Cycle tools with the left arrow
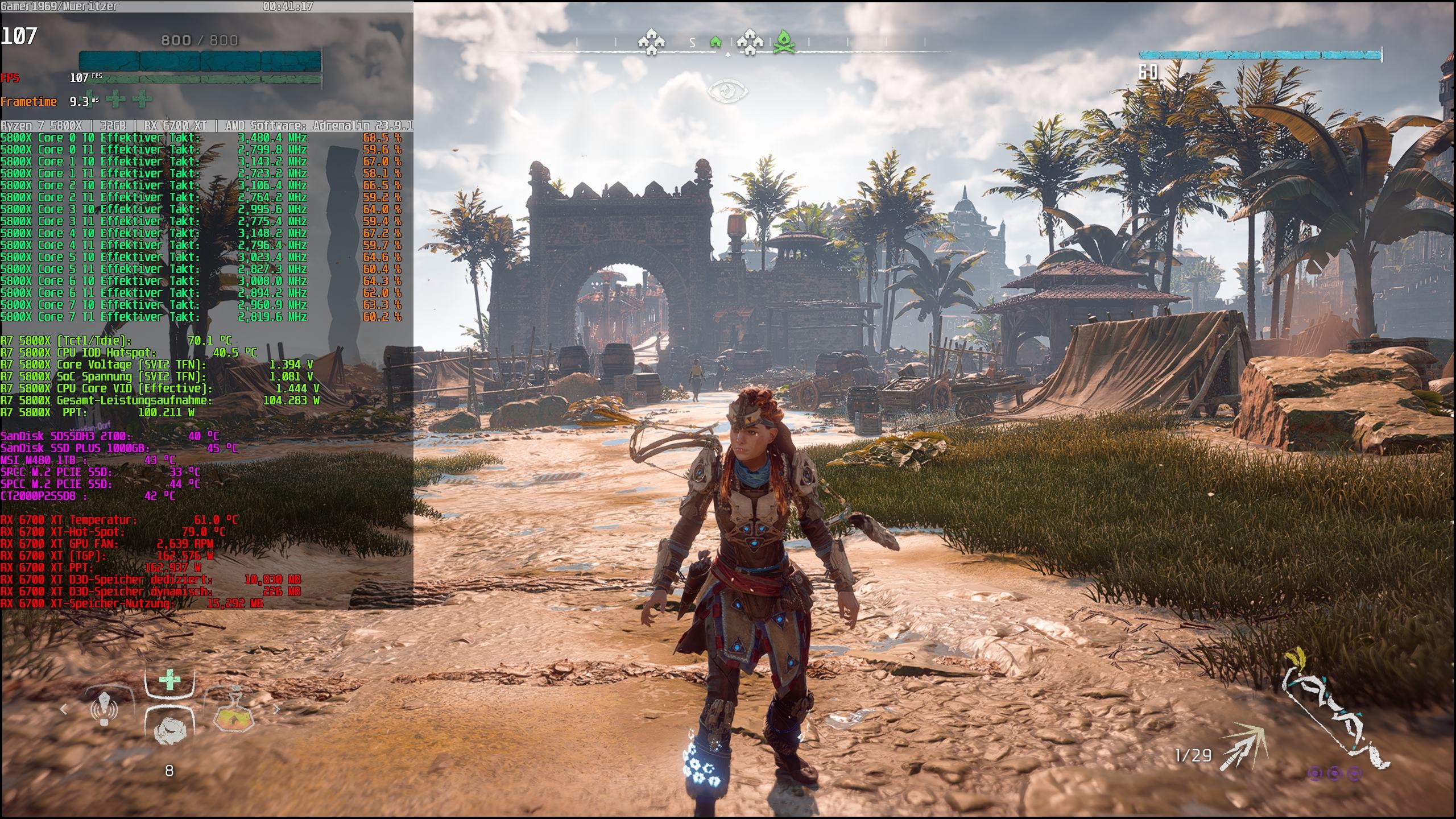 [x=64, y=709]
